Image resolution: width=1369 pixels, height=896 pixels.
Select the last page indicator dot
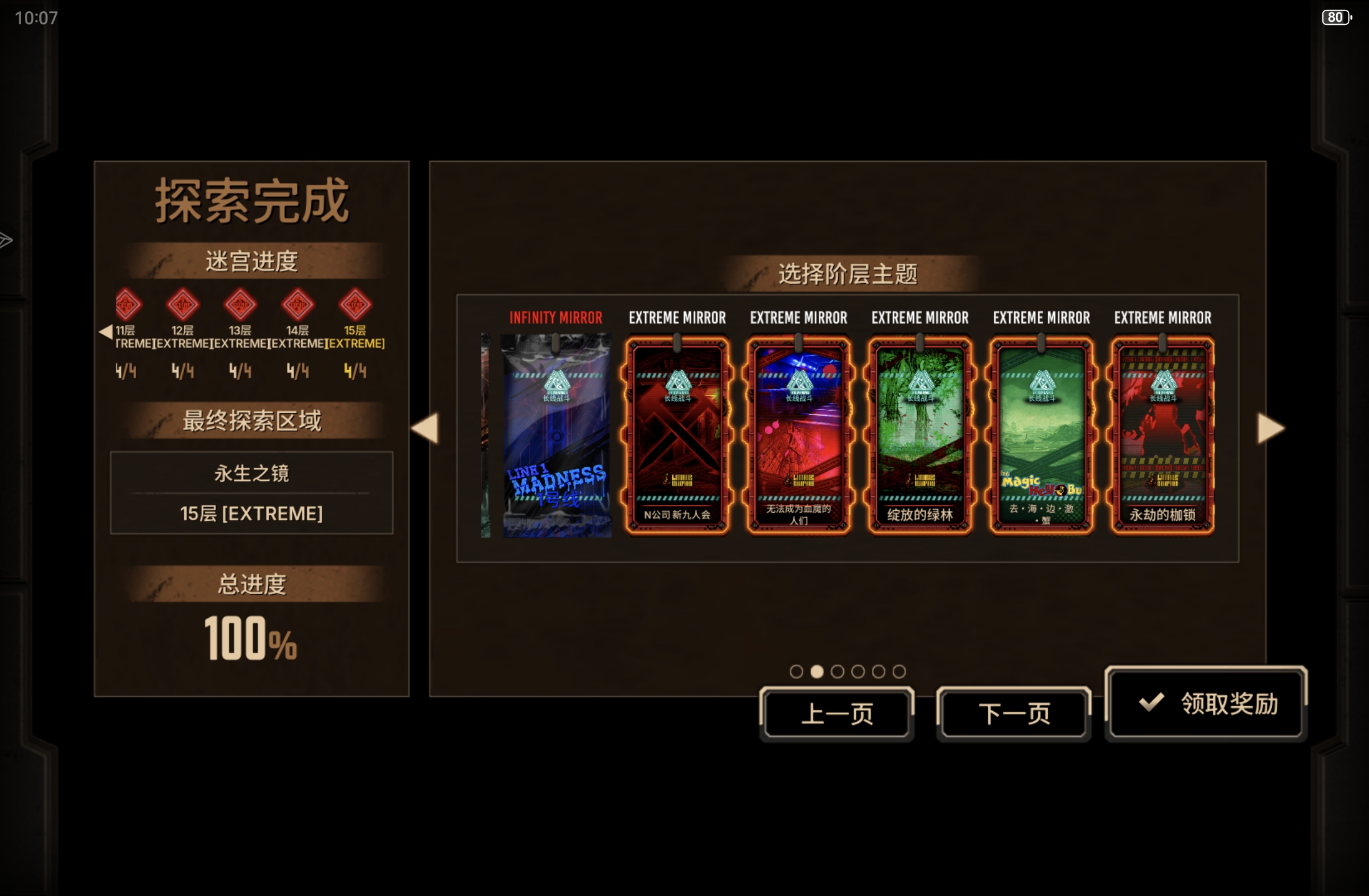[899, 671]
